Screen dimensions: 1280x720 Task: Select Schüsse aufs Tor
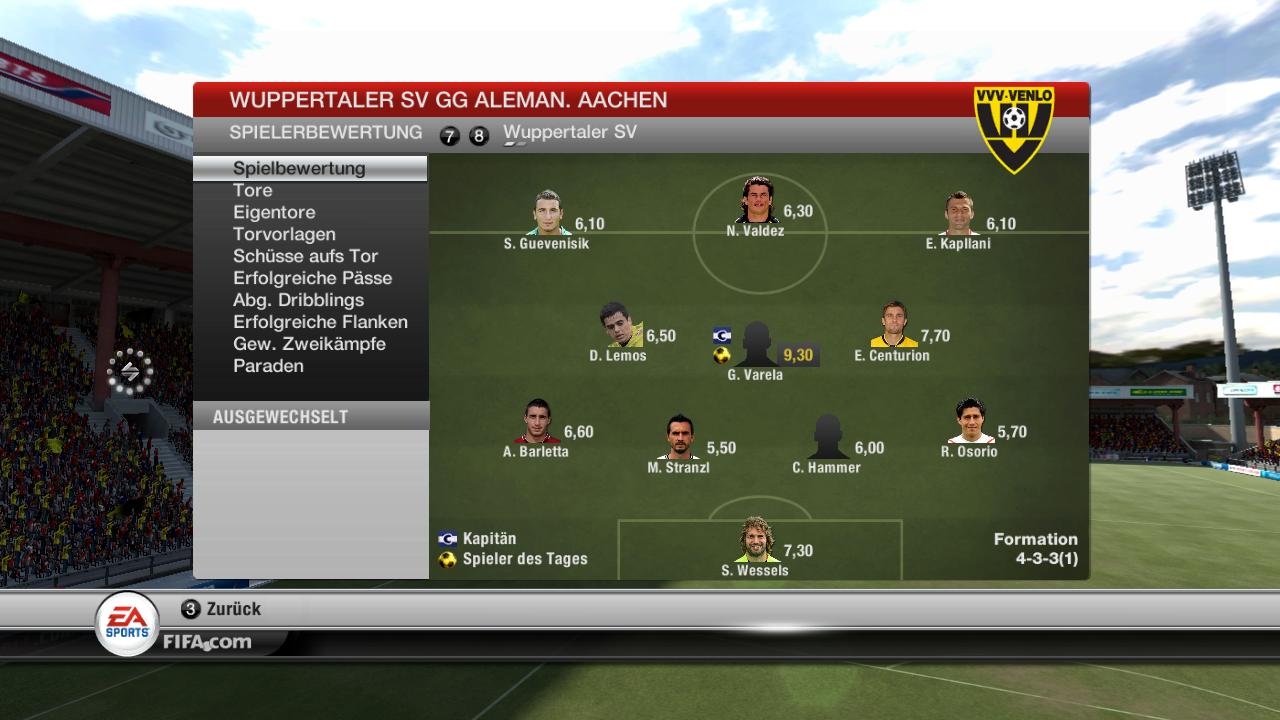305,256
